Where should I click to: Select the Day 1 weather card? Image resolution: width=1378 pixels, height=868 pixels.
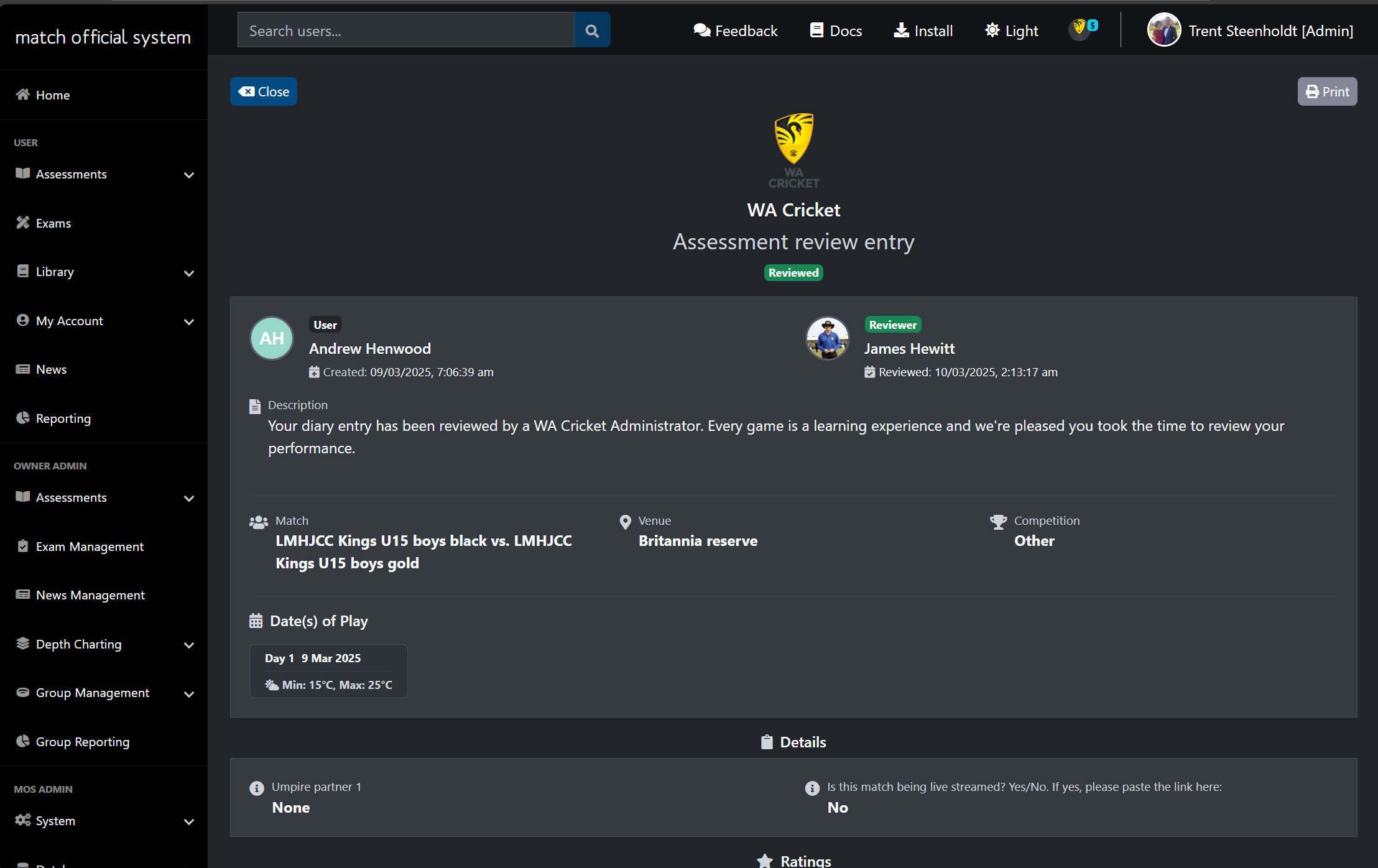pyautogui.click(x=328, y=671)
